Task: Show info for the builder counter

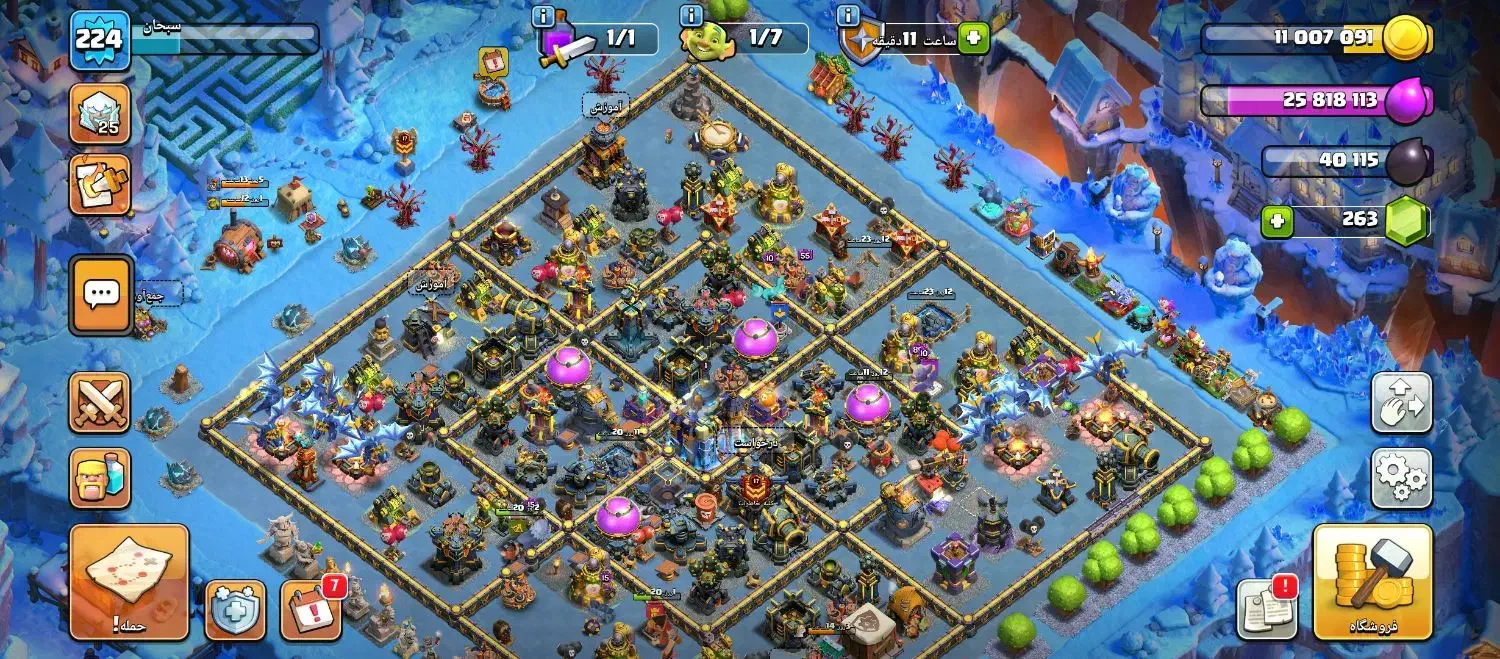Action: click(690, 17)
